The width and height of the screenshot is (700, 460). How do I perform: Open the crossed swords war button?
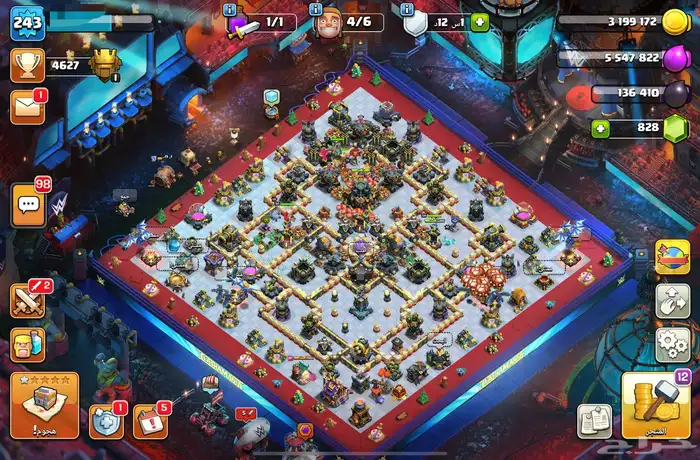[x=27, y=299]
